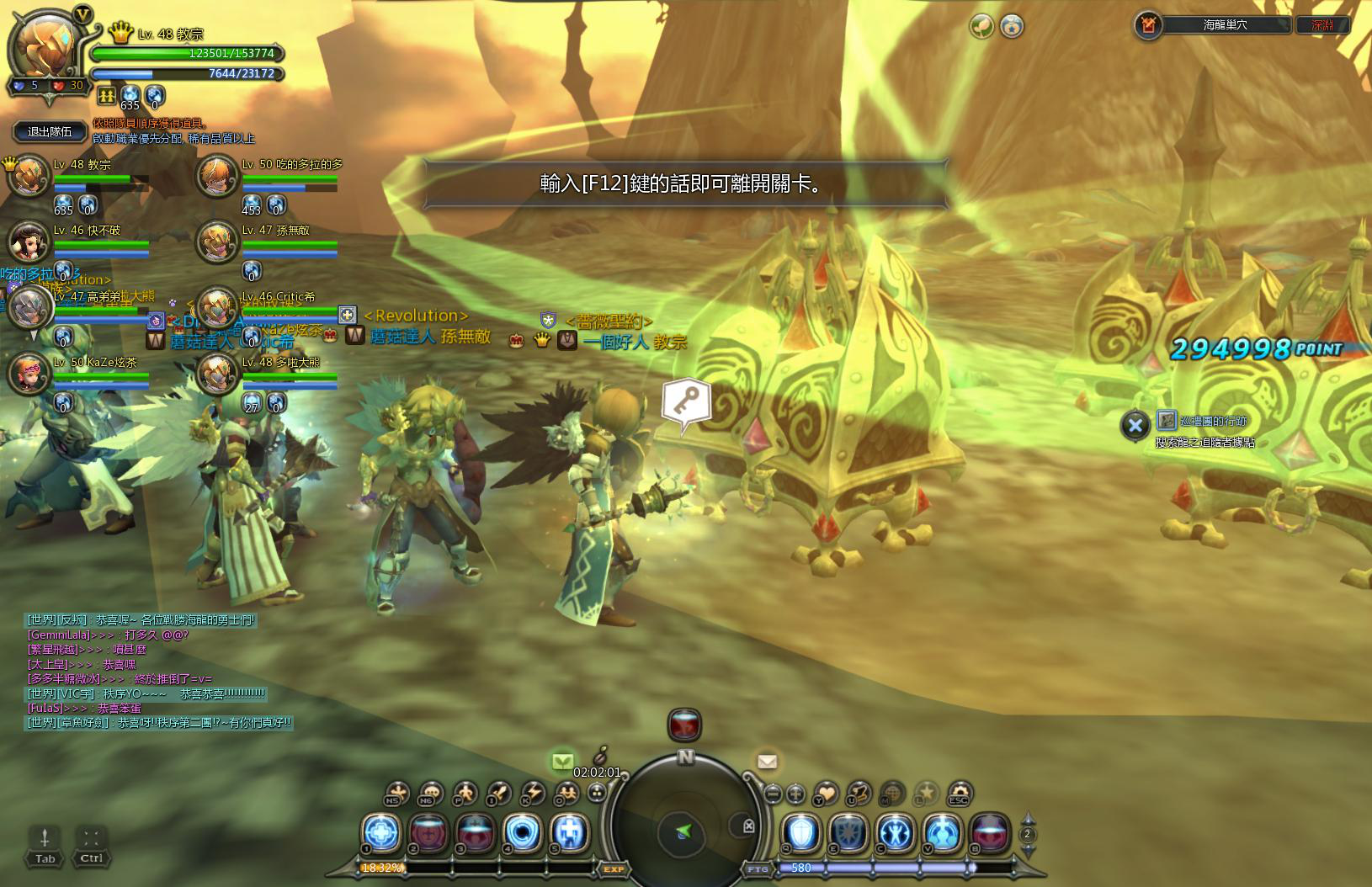Zoom out the minimap with minus button
The width and height of the screenshot is (1372, 887).
coord(772,793)
